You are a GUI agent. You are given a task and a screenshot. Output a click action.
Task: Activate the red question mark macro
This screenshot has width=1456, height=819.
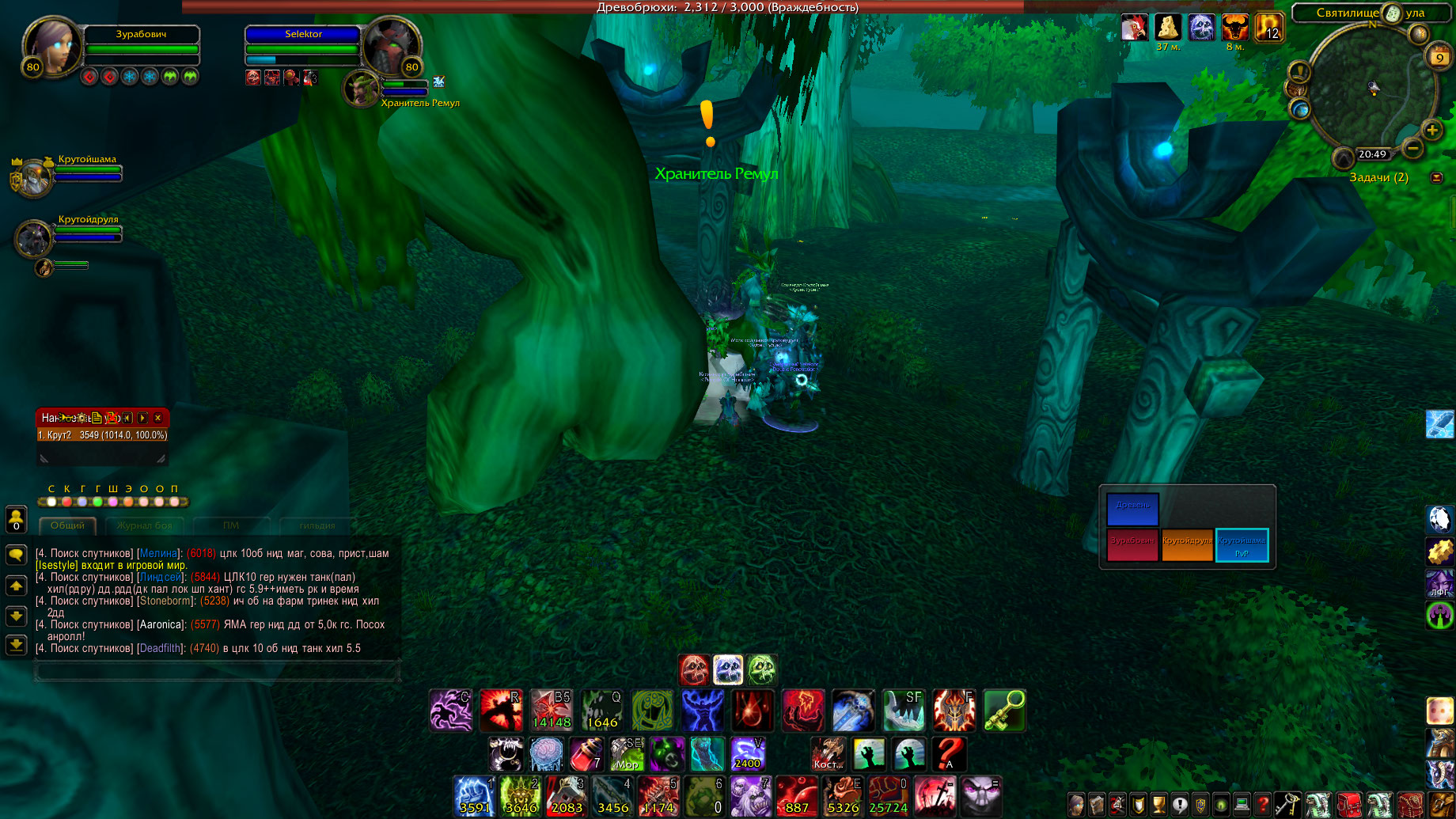point(950,754)
